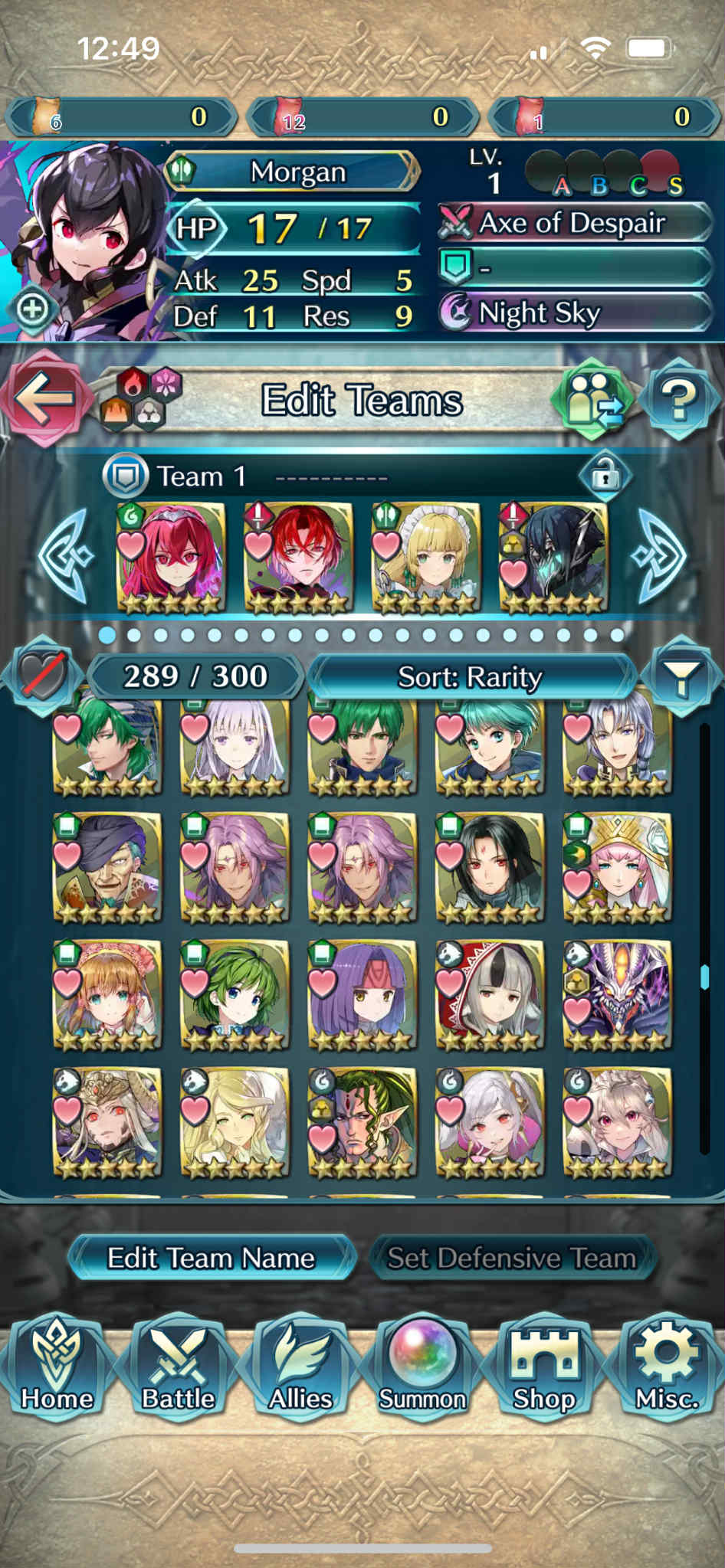Choose the purple dragon hero portrait
725x1568 pixels.
[618, 994]
